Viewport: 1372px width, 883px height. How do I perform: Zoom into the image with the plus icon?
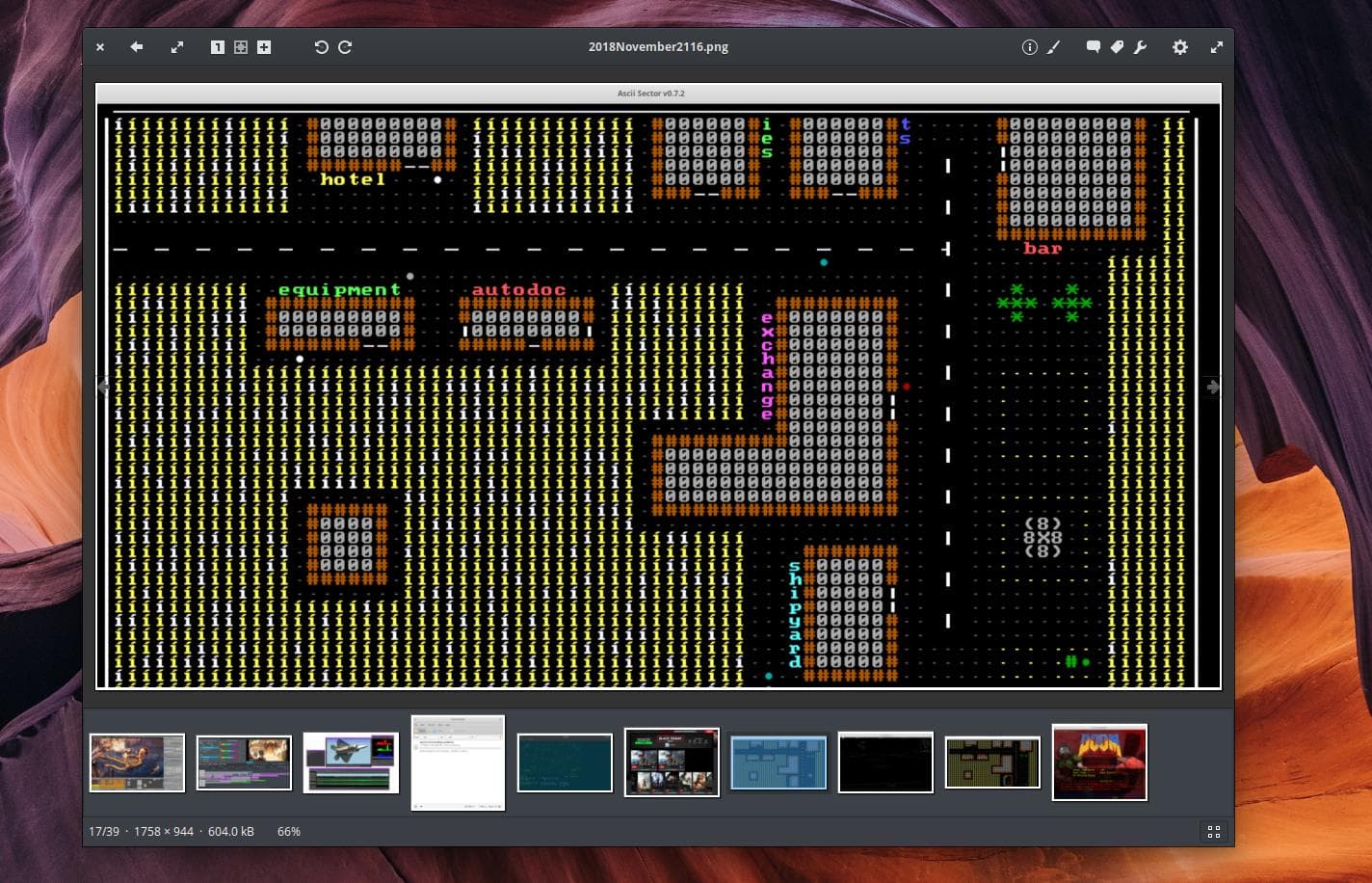tap(263, 46)
